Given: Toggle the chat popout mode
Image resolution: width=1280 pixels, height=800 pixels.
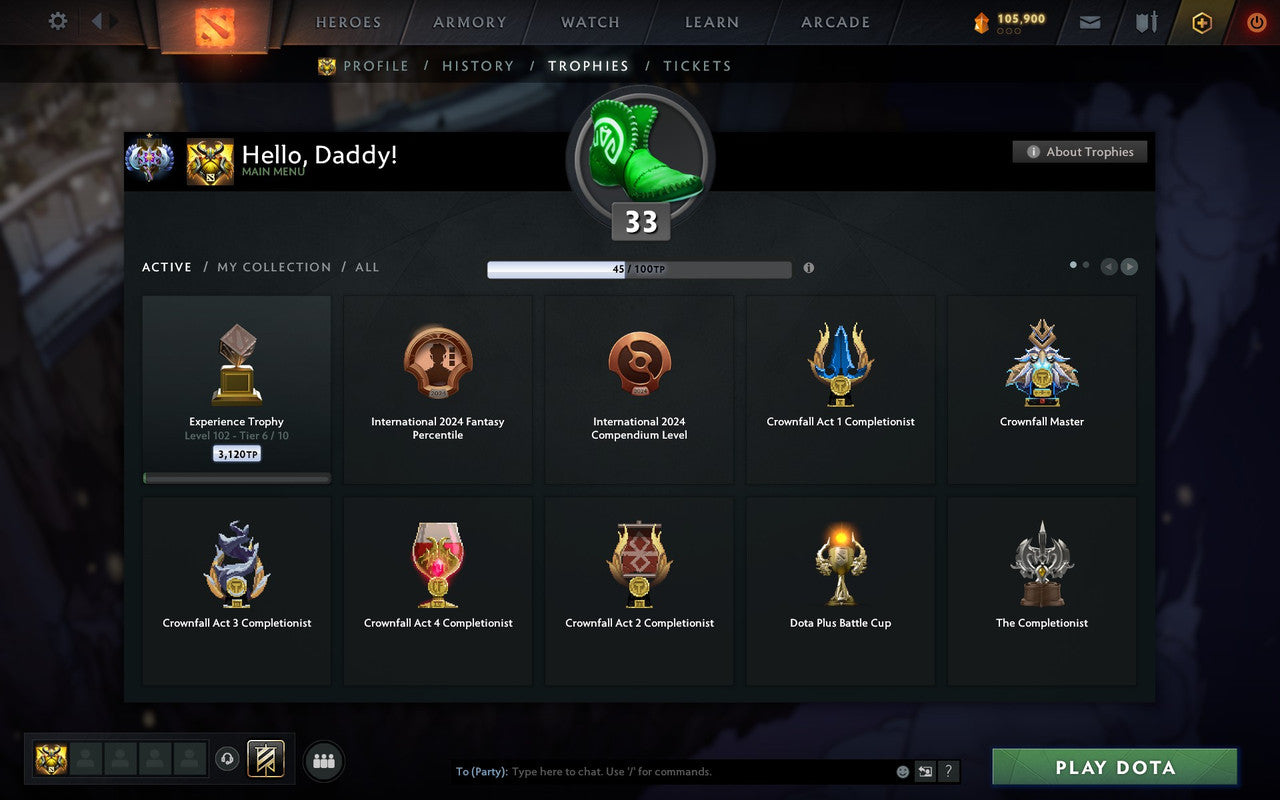Looking at the screenshot, I should [925, 771].
